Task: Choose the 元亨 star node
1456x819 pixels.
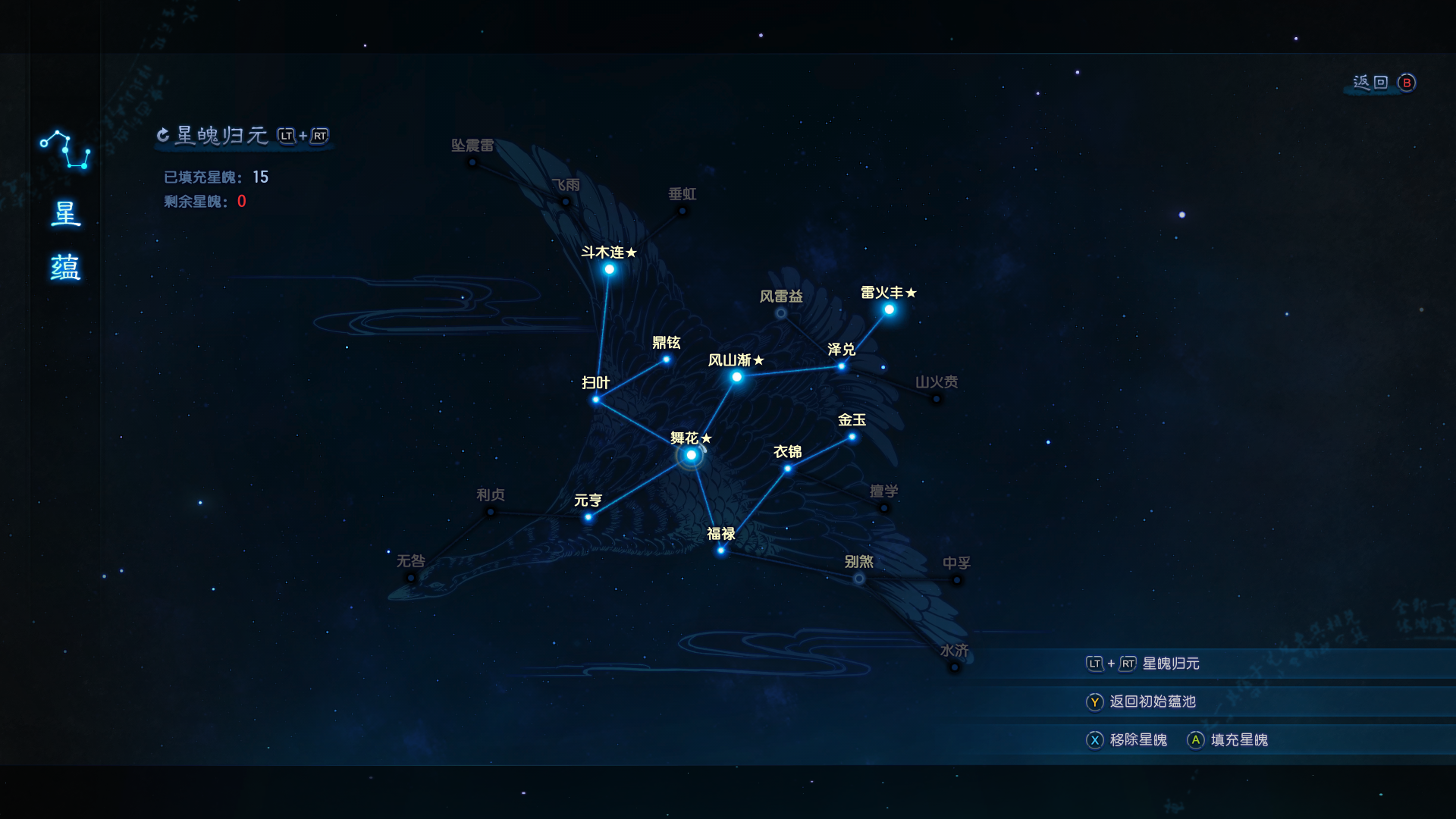Action: click(x=588, y=517)
